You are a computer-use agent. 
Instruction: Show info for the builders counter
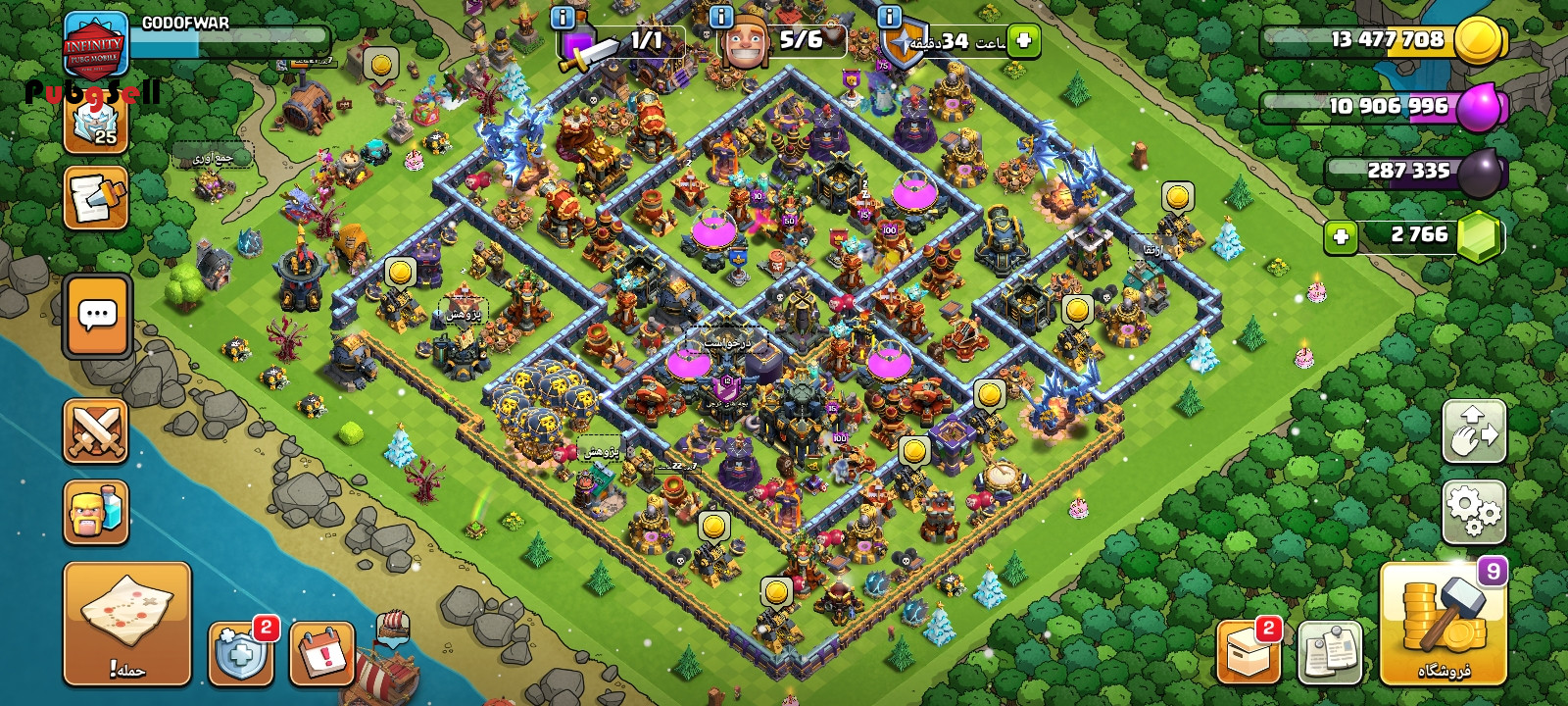coord(721,17)
